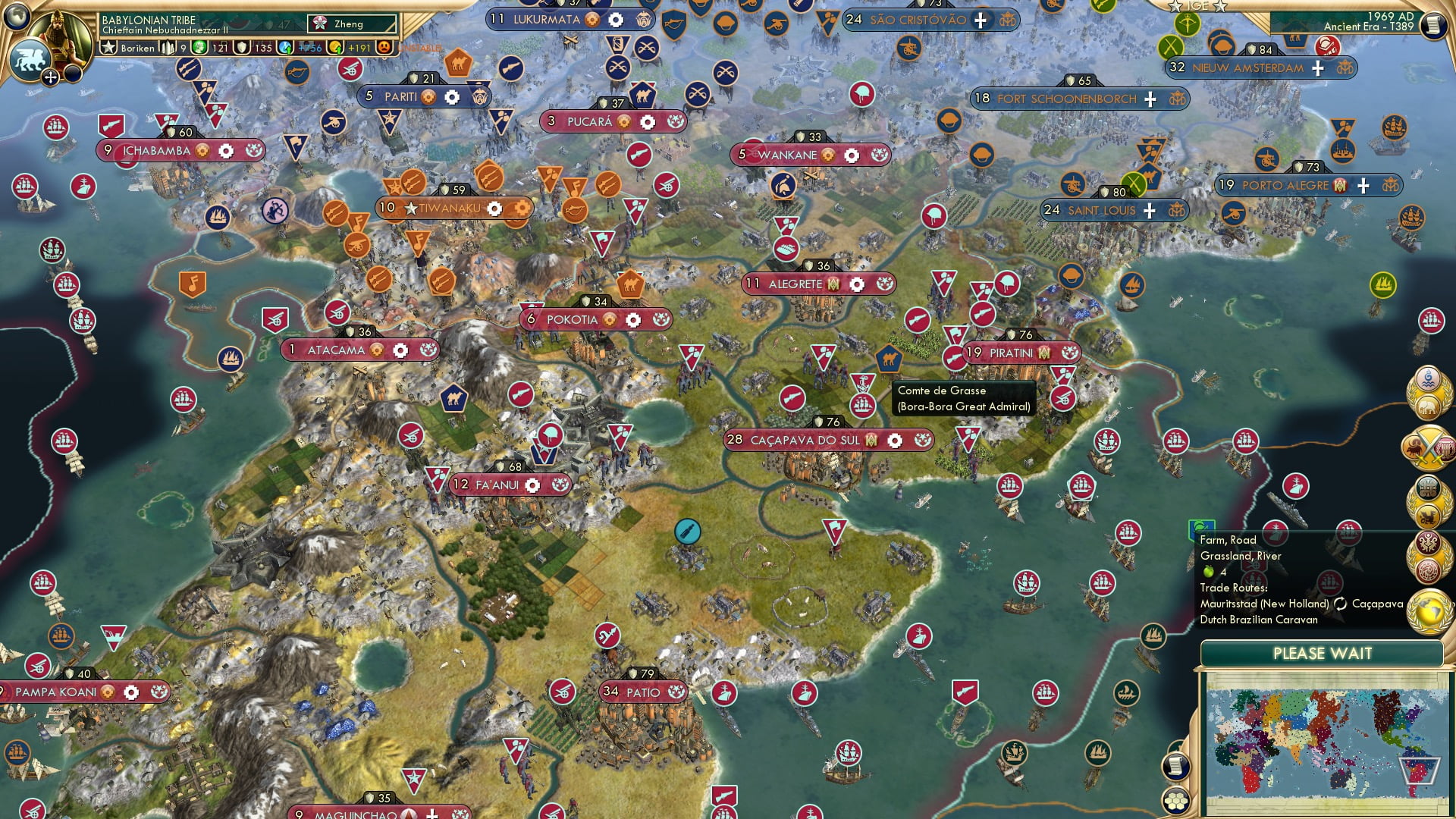This screenshot has height=819, width=1456.
Task: Click the elephant notification medallion on the right edge
Action: point(1427,406)
